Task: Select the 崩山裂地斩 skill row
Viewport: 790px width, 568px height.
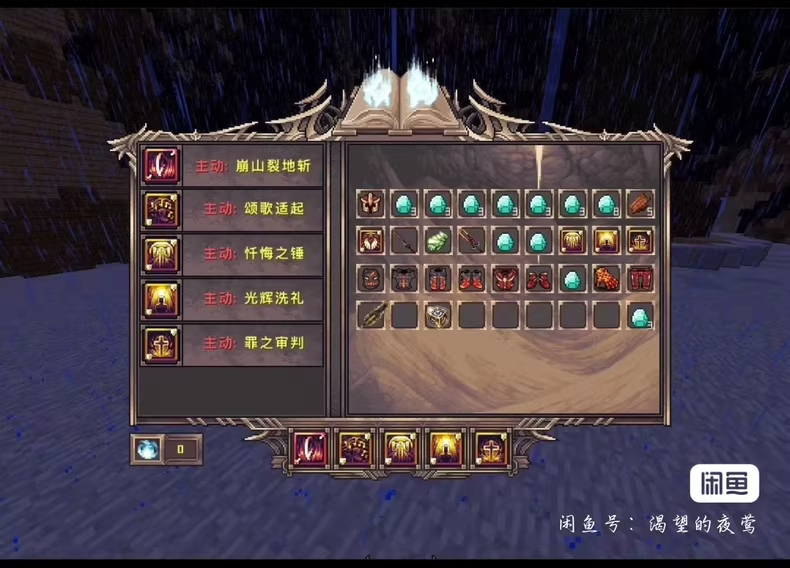Action: 230,165
